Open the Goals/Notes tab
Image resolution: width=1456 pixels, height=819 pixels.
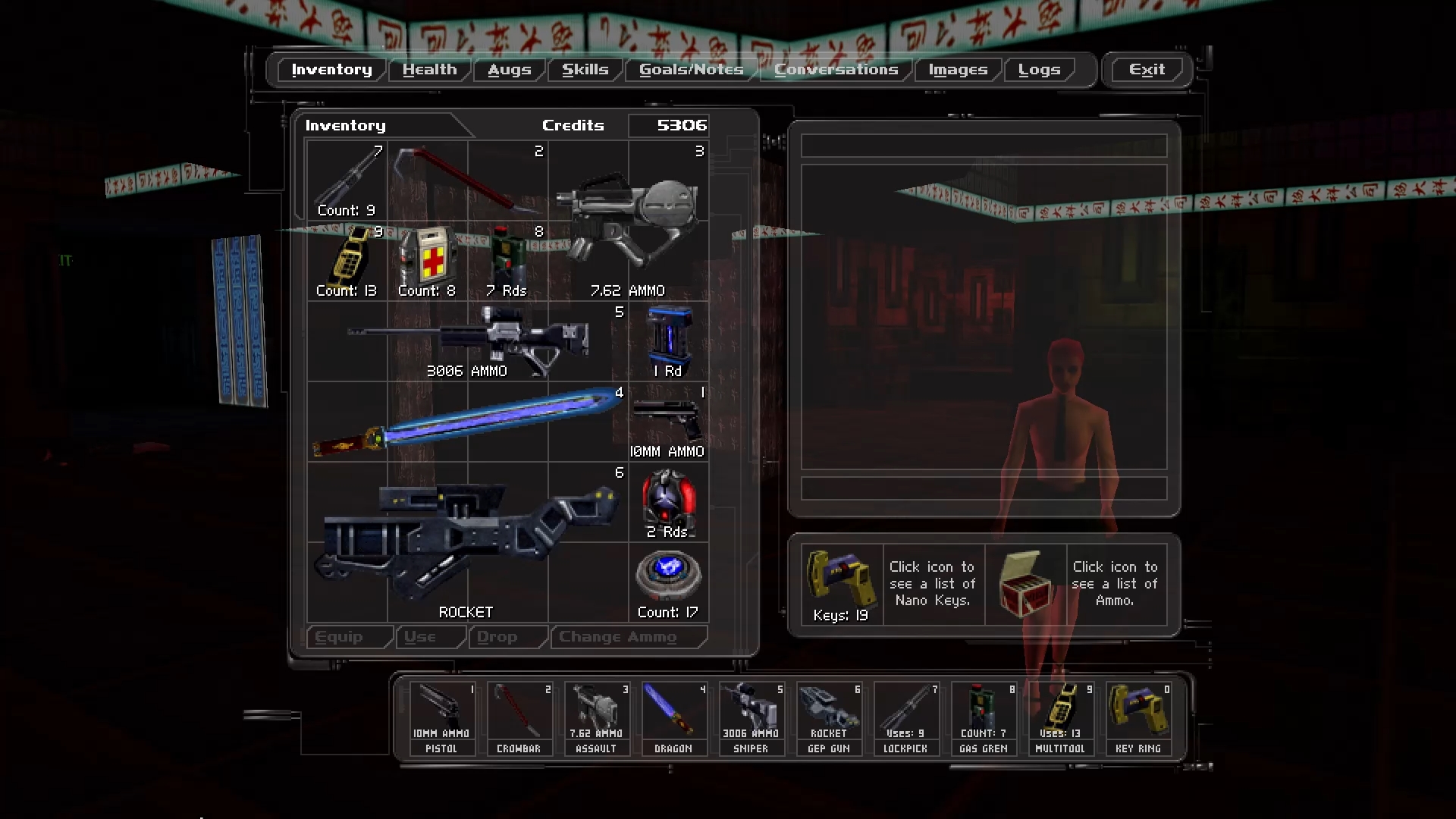click(x=690, y=70)
